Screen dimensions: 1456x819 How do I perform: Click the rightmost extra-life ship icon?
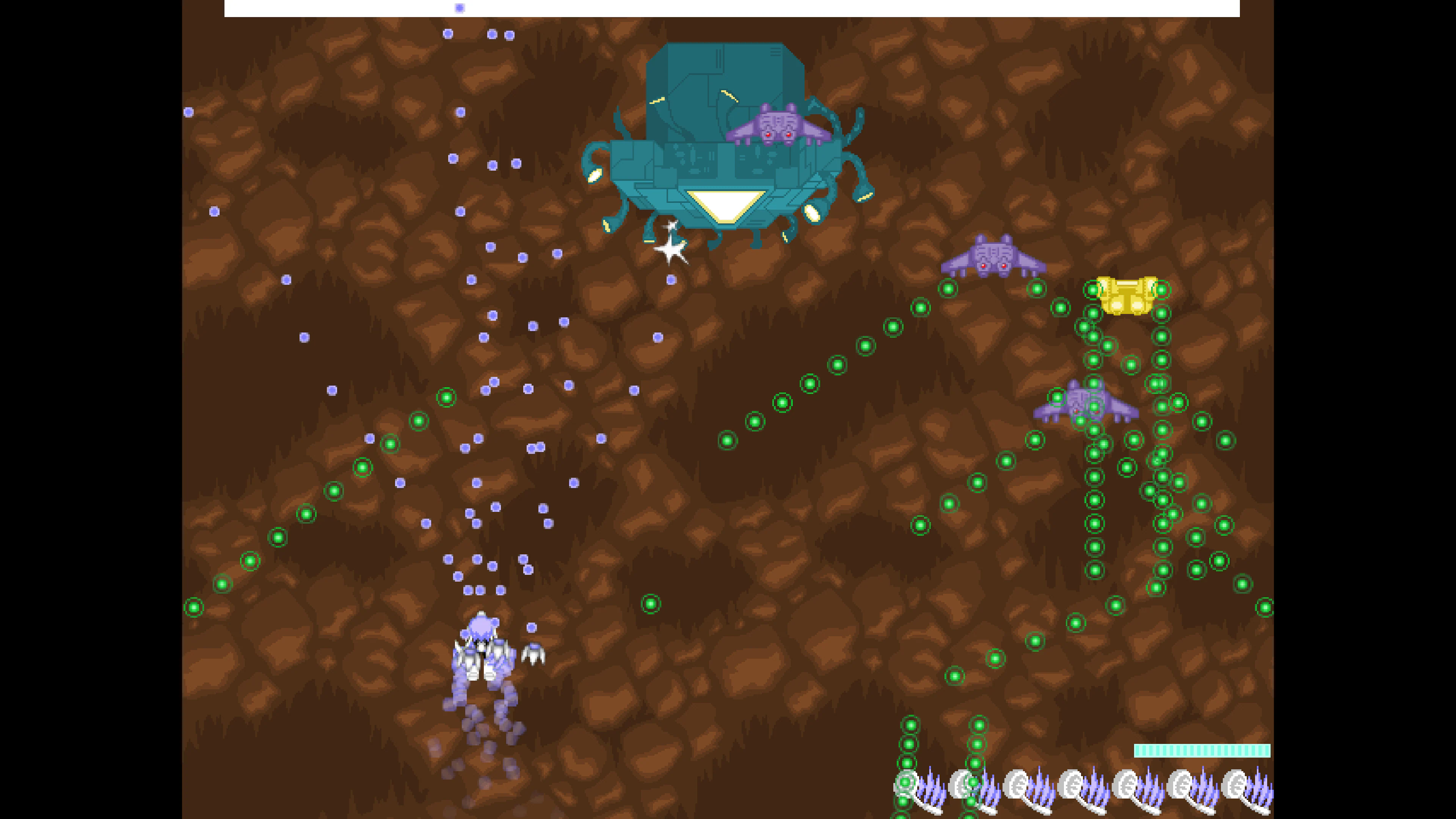pos(1241,786)
